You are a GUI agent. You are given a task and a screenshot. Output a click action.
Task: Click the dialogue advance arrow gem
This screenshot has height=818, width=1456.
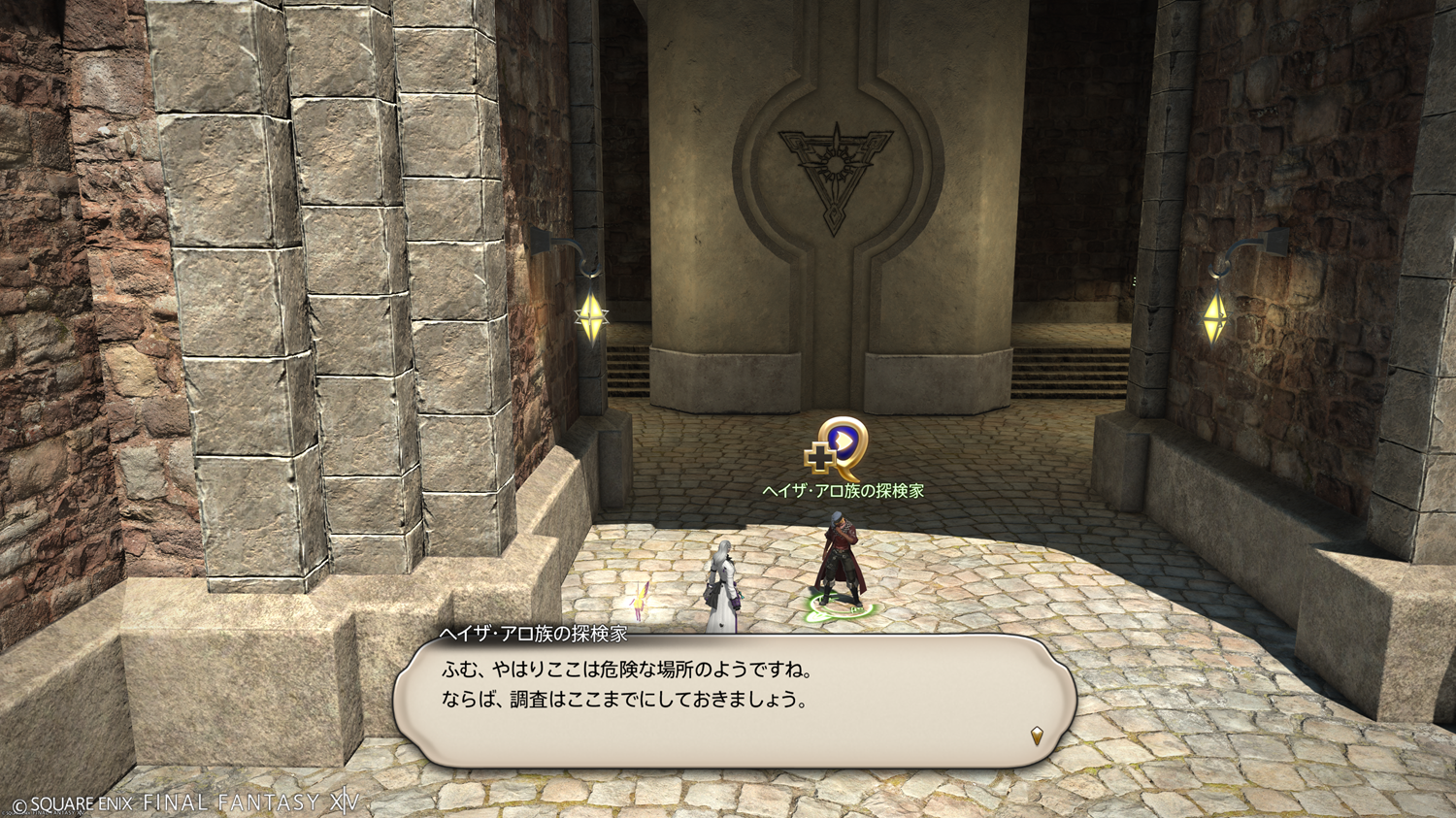click(1037, 736)
